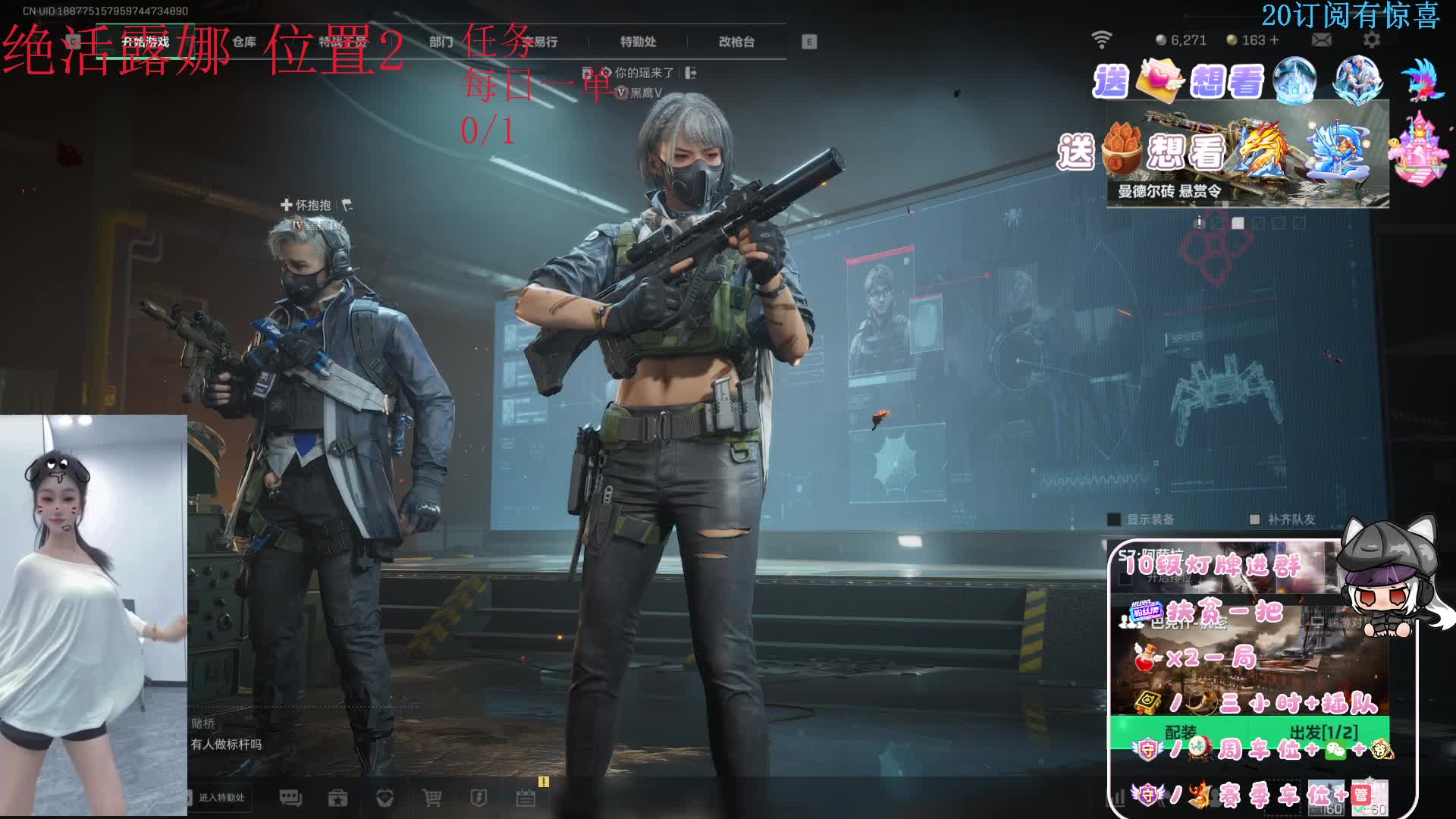Open the 特勤处 tab
Screen dimensions: 1456x819
(638, 42)
